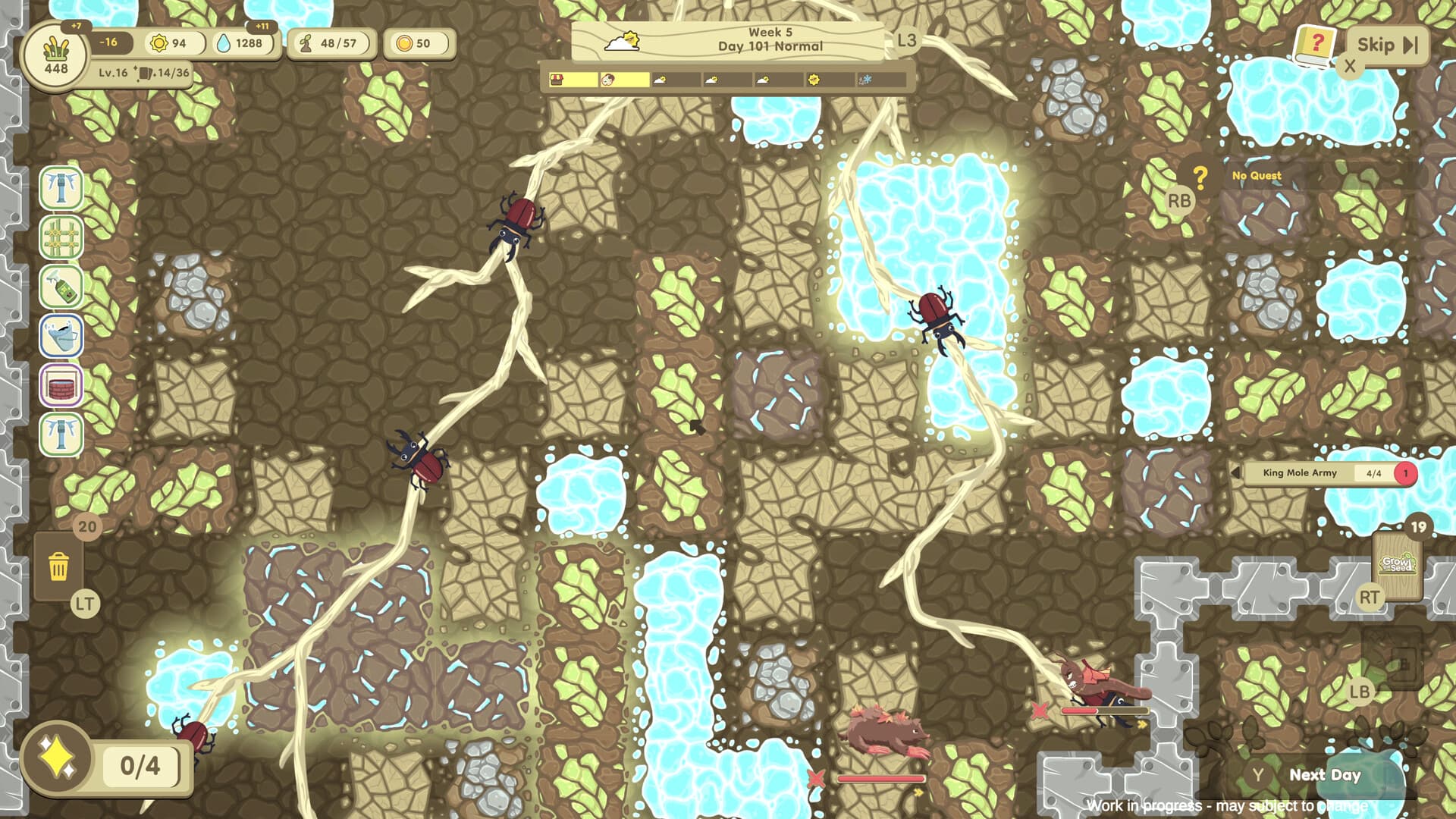Open the shop icon on the day timeline
The height and width of the screenshot is (819, 1456).
[557, 80]
